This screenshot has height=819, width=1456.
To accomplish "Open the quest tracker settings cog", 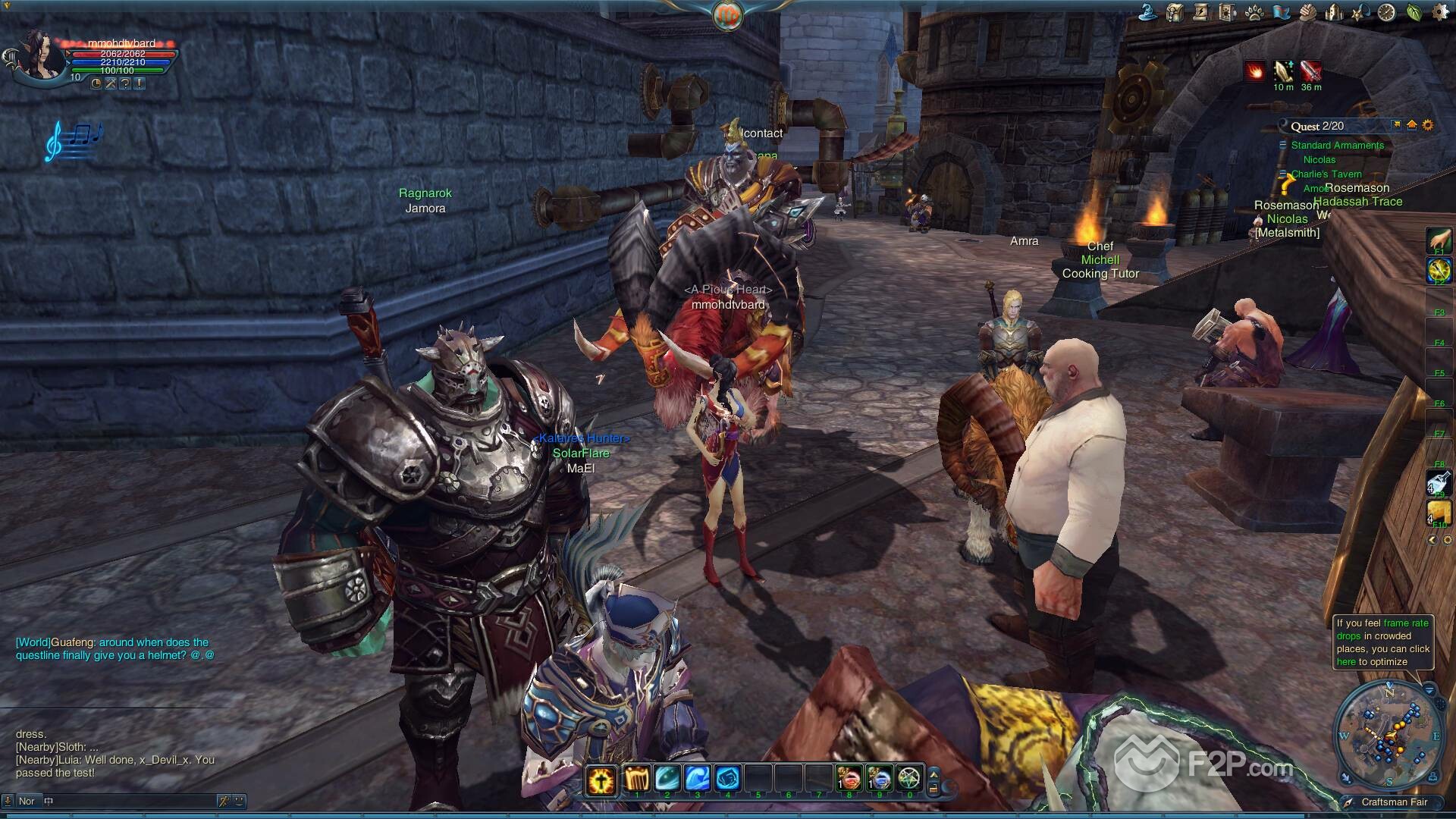I will pyautogui.click(x=1428, y=125).
